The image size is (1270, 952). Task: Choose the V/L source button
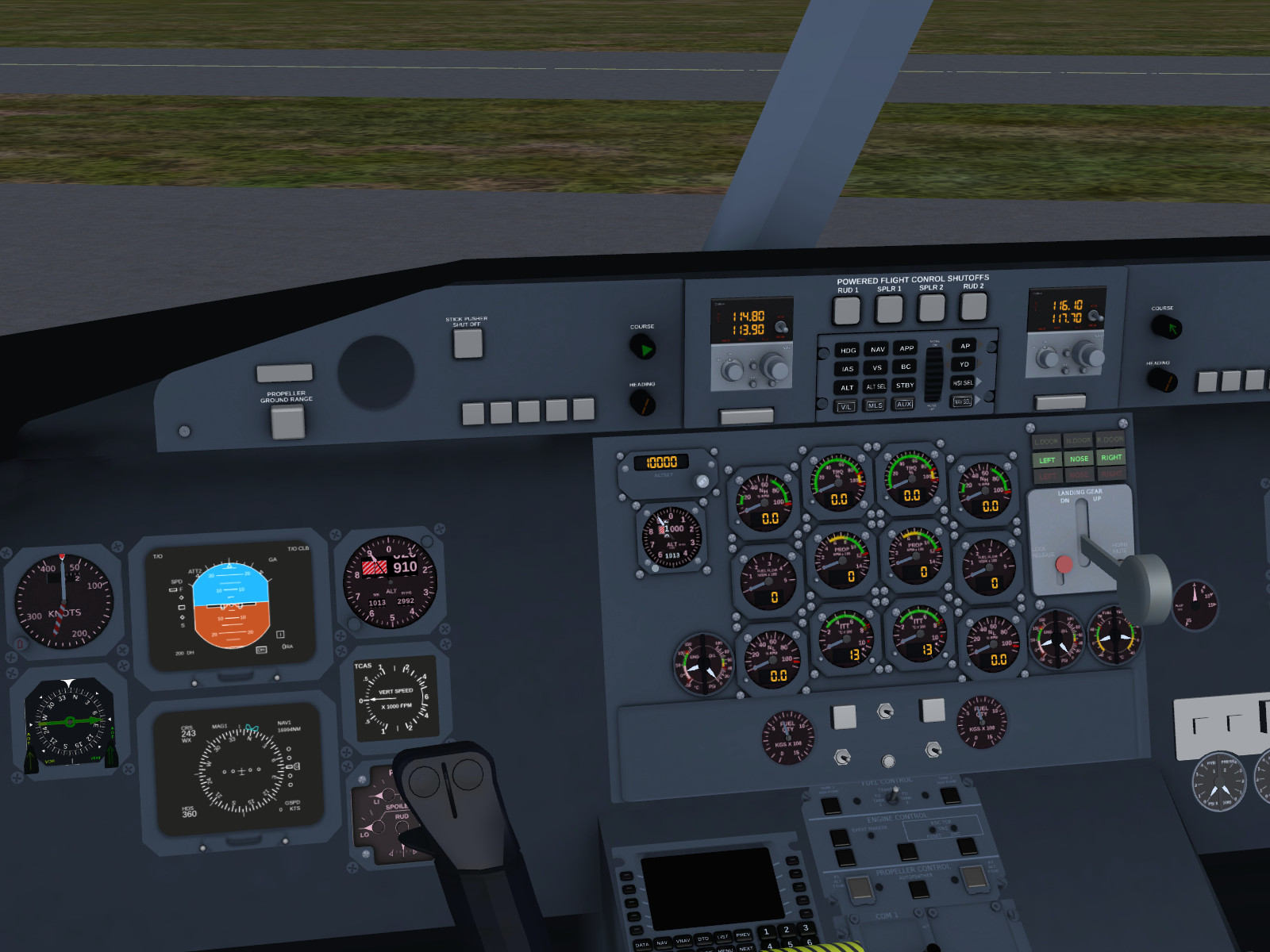[x=846, y=407]
